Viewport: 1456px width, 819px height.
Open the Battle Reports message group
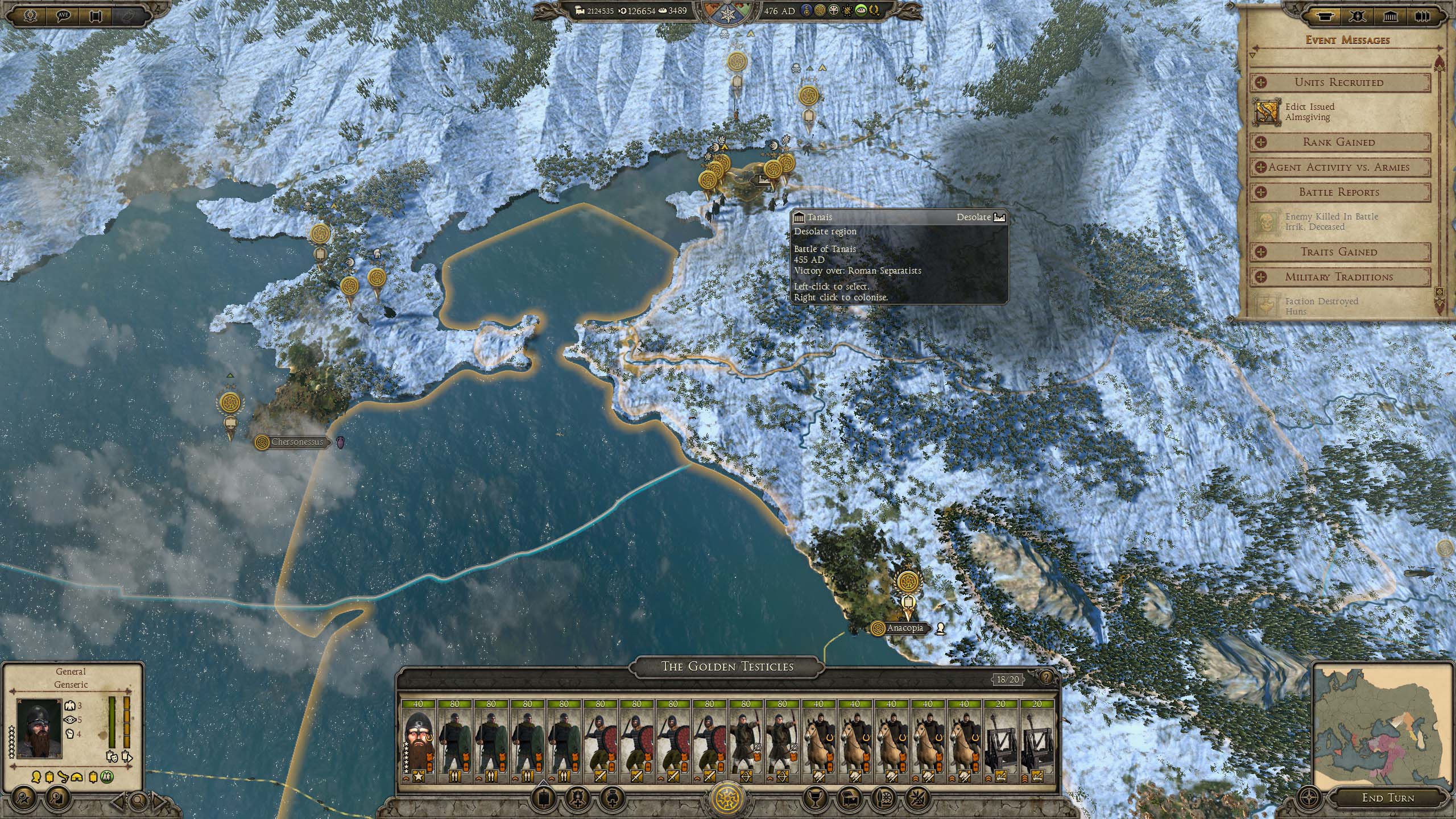click(x=1339, y=192)
